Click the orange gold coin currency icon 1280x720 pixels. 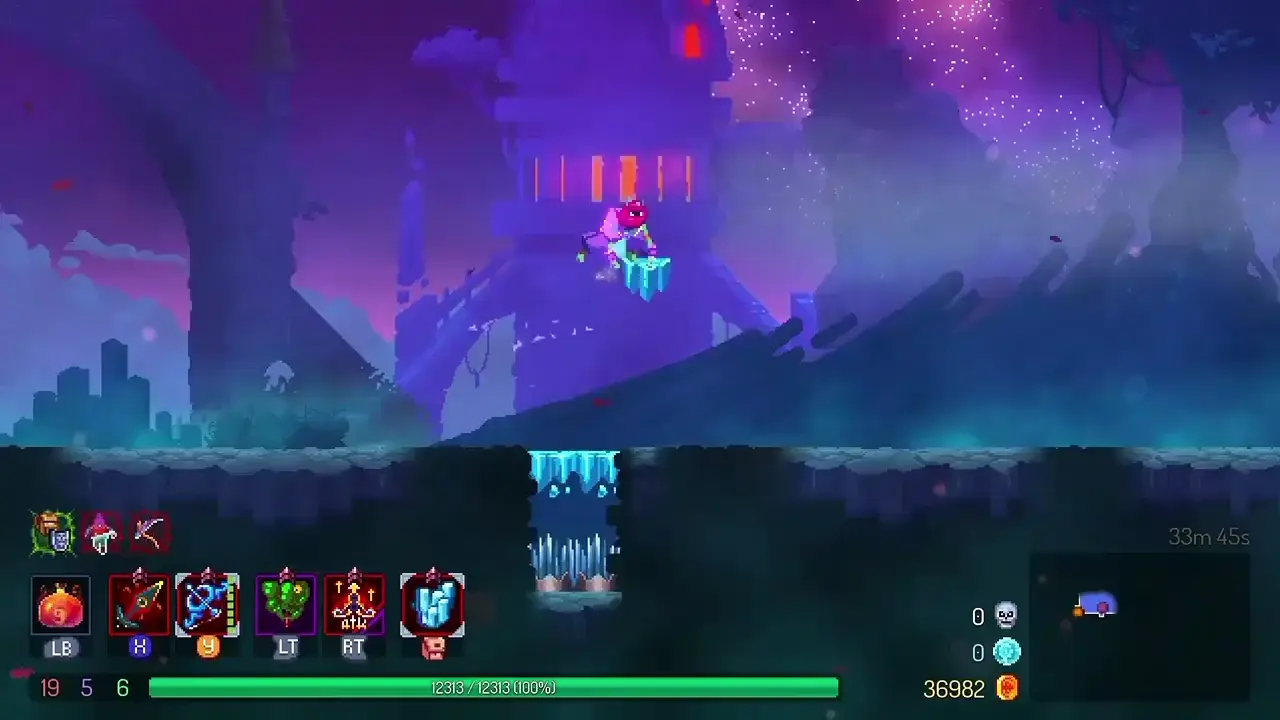pos(1008,688)
